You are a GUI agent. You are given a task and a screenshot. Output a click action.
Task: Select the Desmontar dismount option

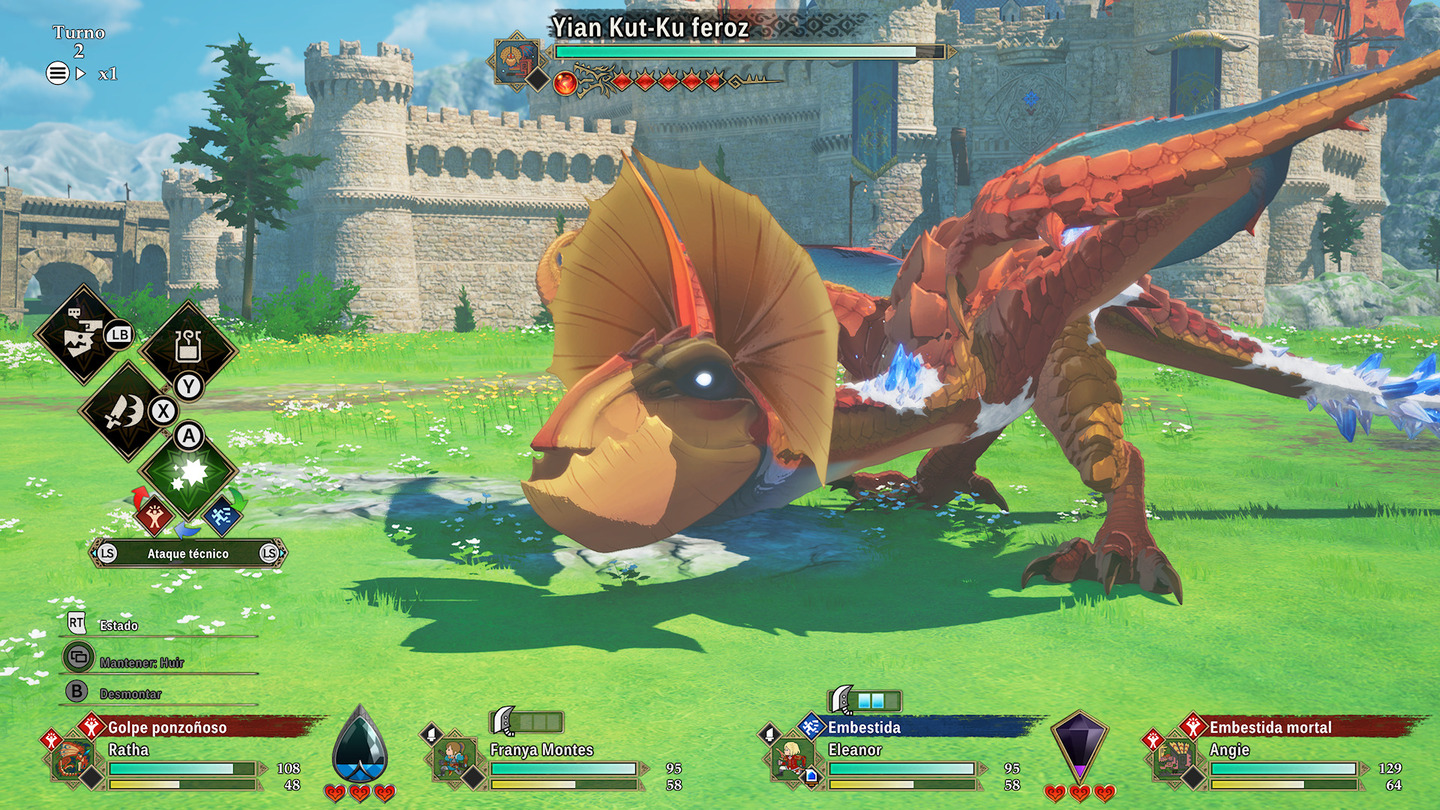128,694
